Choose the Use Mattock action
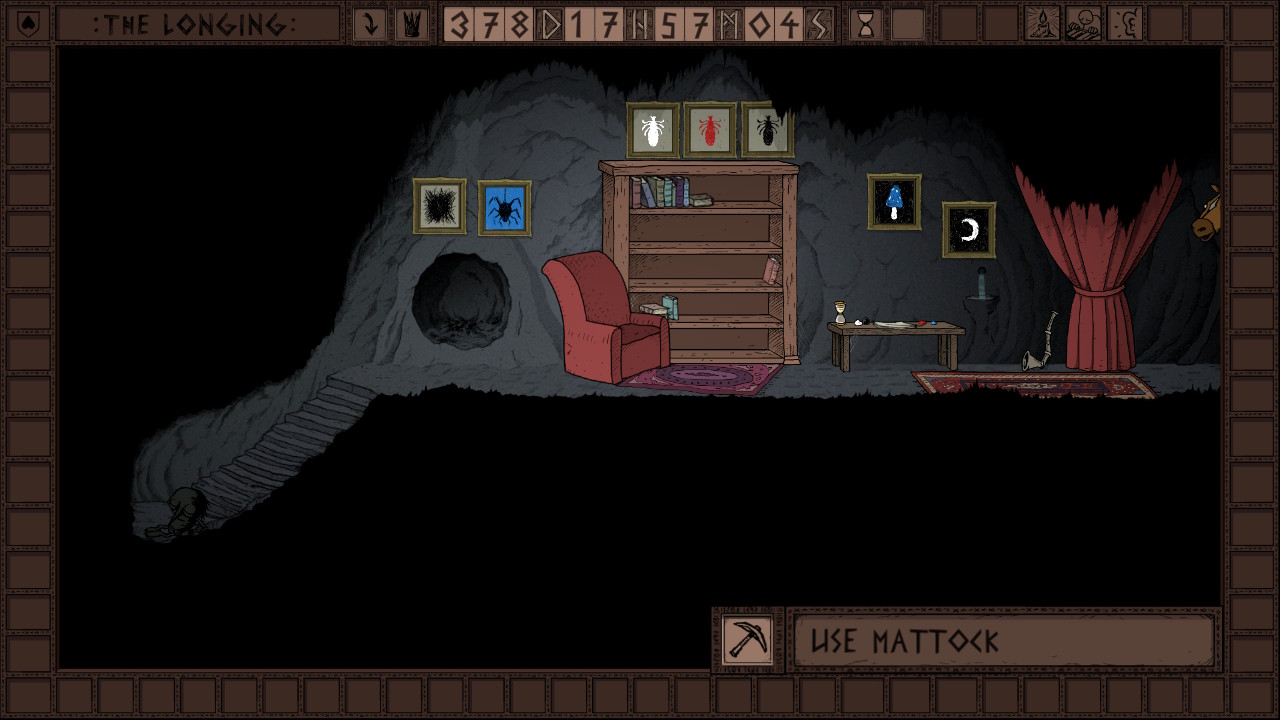 [x=1003, y=640]
